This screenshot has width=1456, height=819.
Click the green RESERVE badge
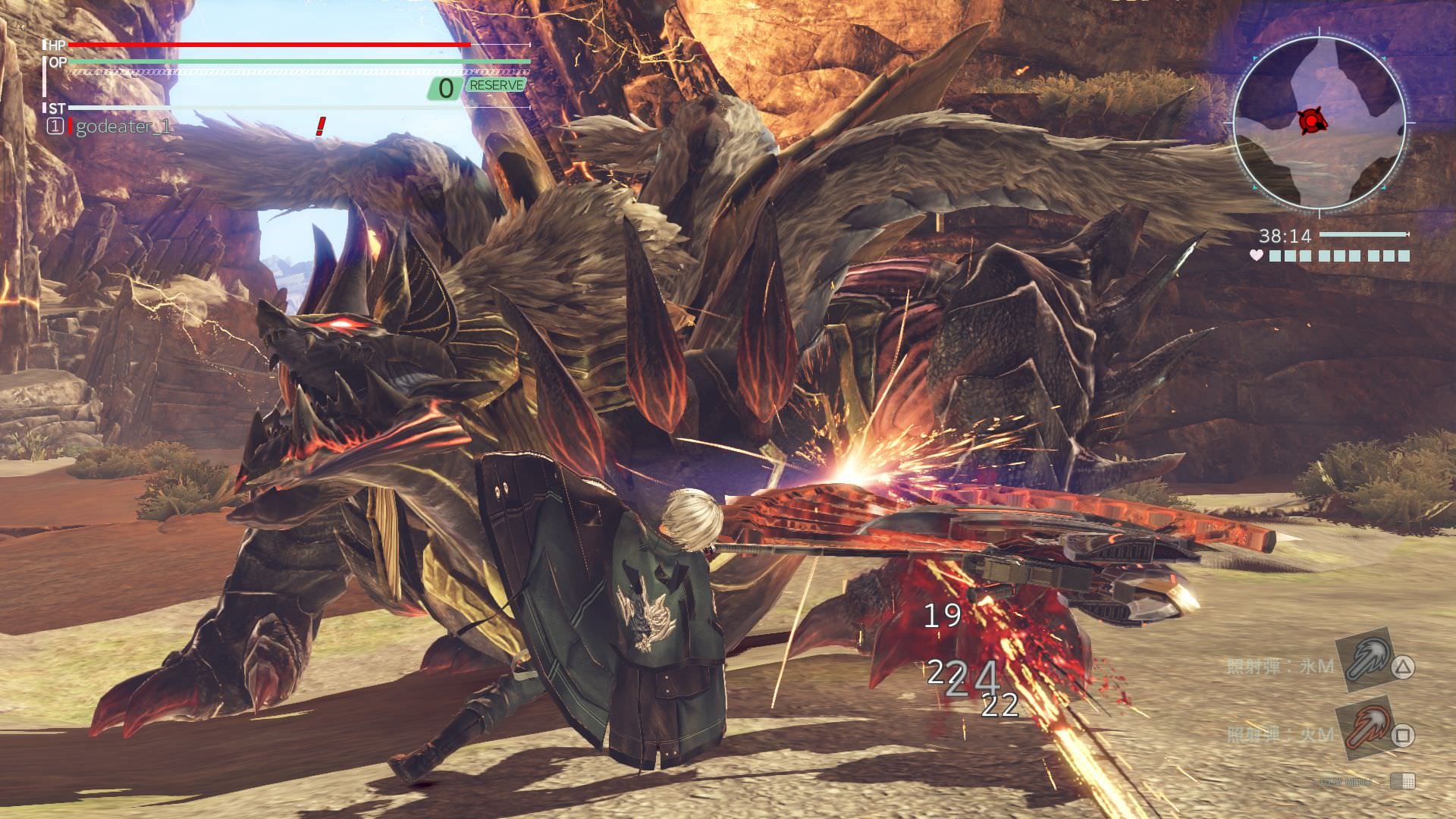click(497, 86)
